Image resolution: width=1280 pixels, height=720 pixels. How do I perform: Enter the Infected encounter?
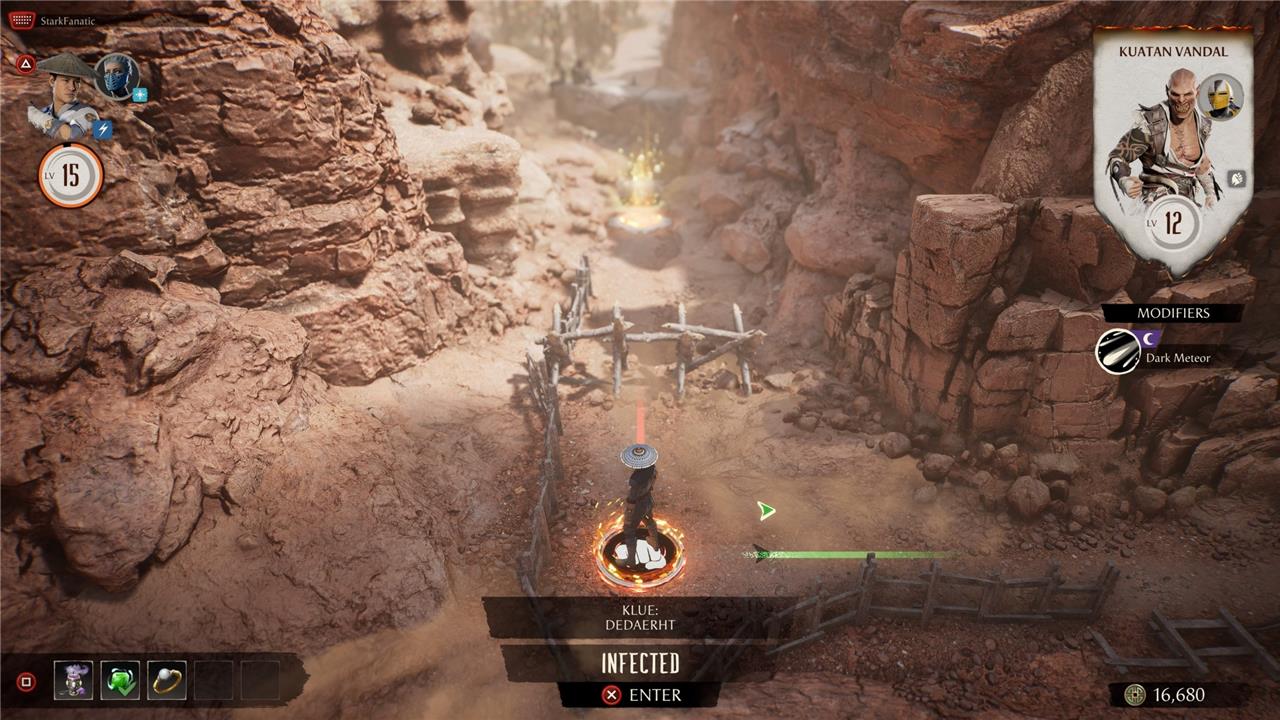click(x=640, y=694)
